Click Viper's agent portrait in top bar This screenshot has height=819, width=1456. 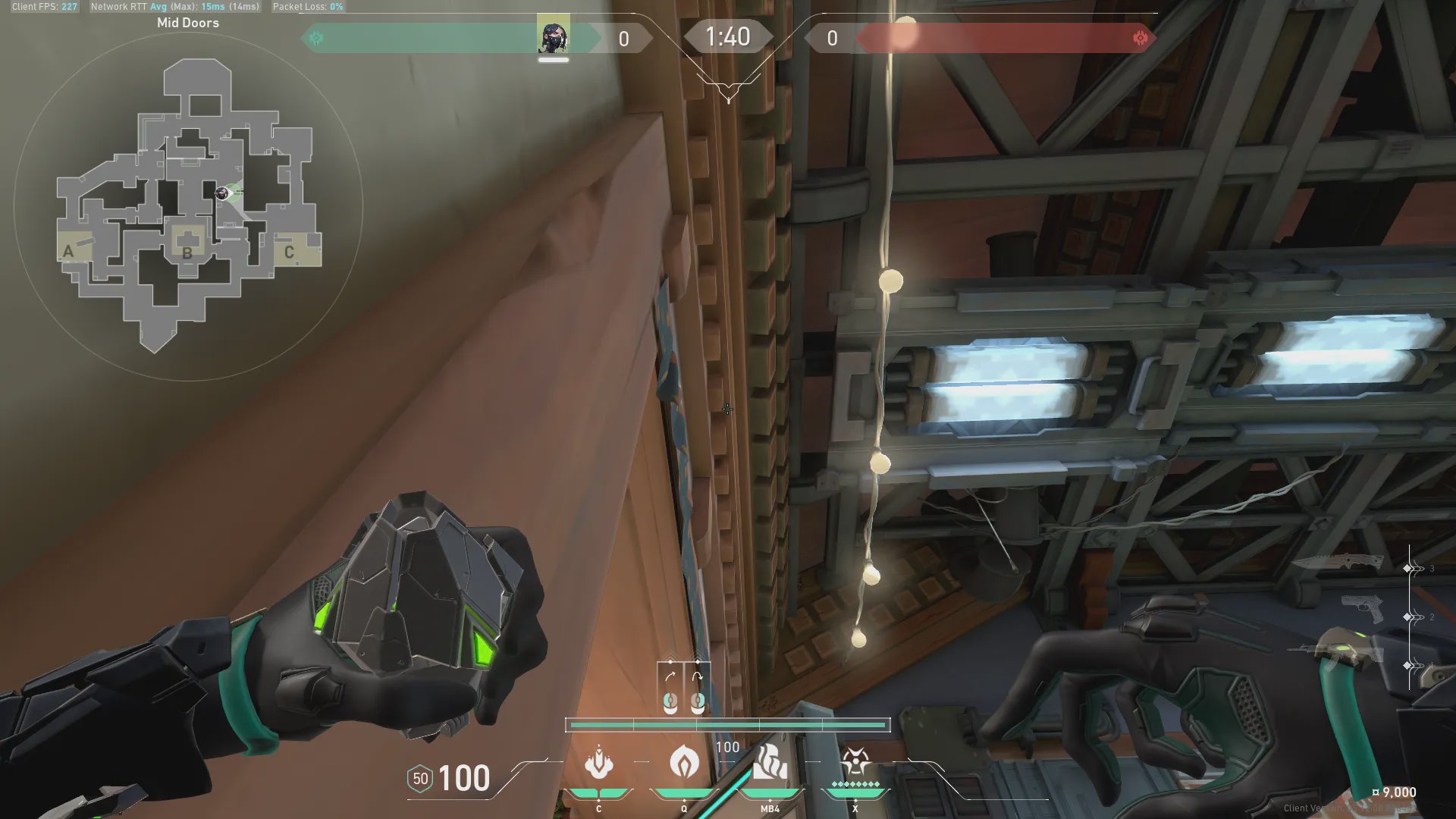(554, 36)
